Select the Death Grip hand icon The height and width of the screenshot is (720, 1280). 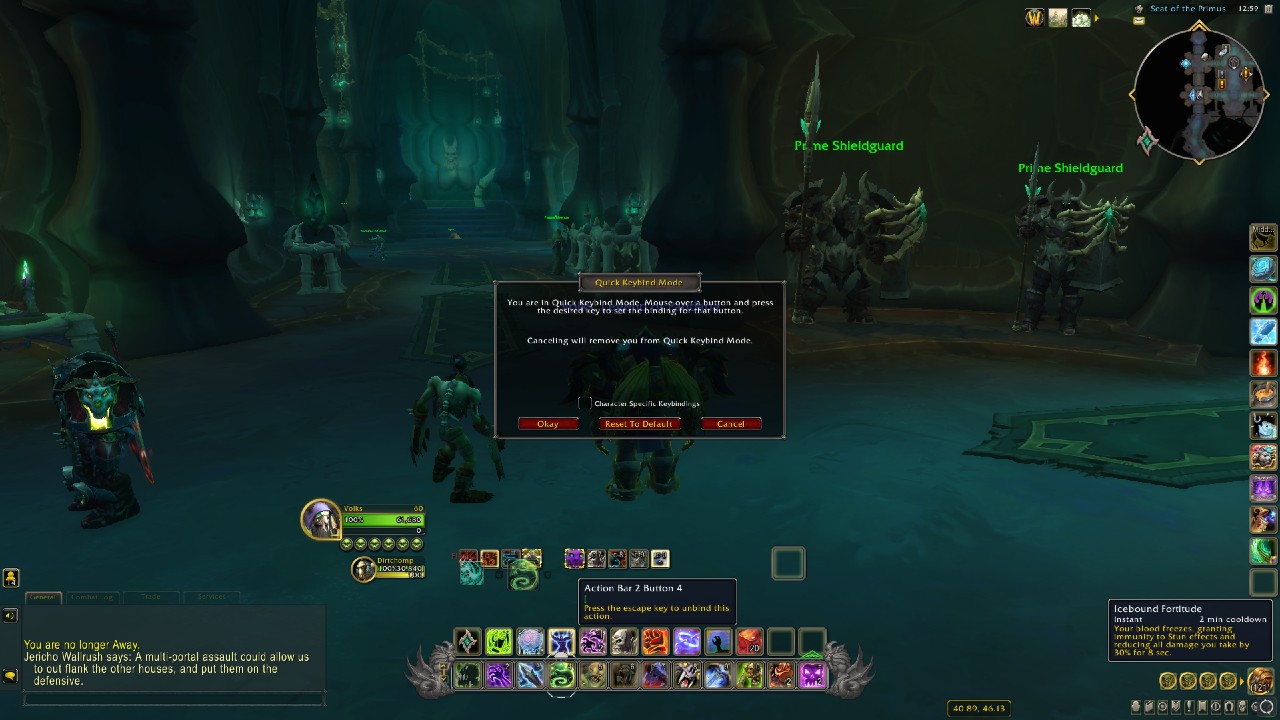click(x=716, y=641)
